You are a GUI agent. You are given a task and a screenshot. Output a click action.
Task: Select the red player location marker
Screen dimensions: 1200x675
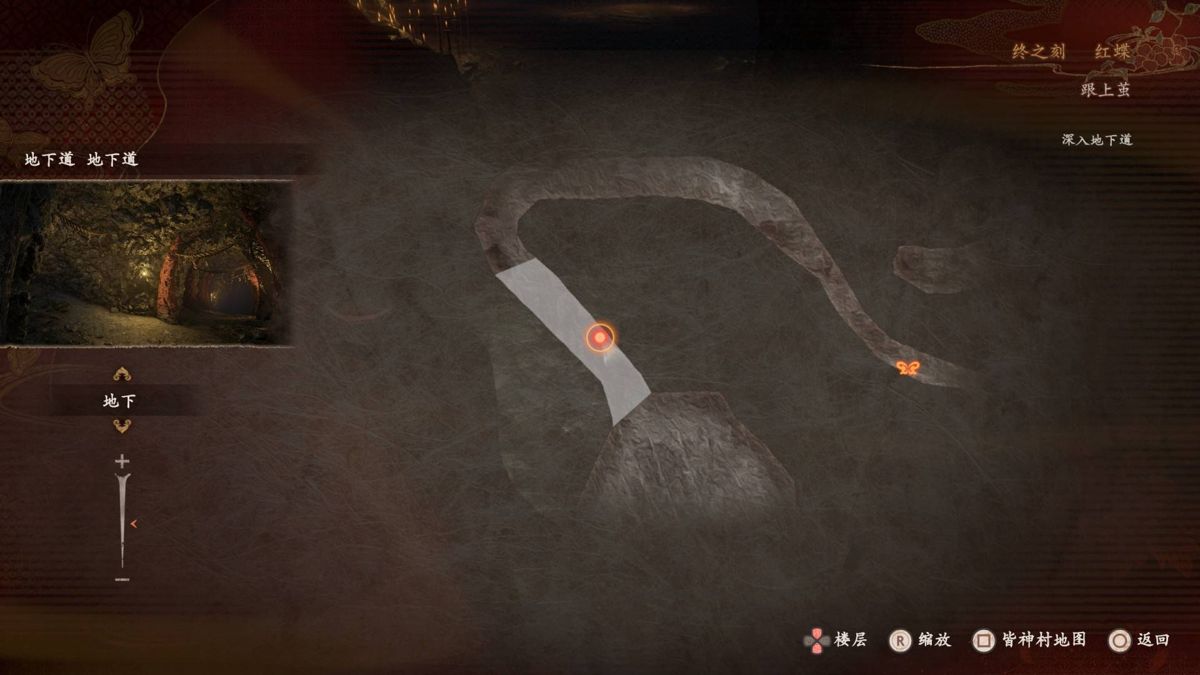click(600, 338)
